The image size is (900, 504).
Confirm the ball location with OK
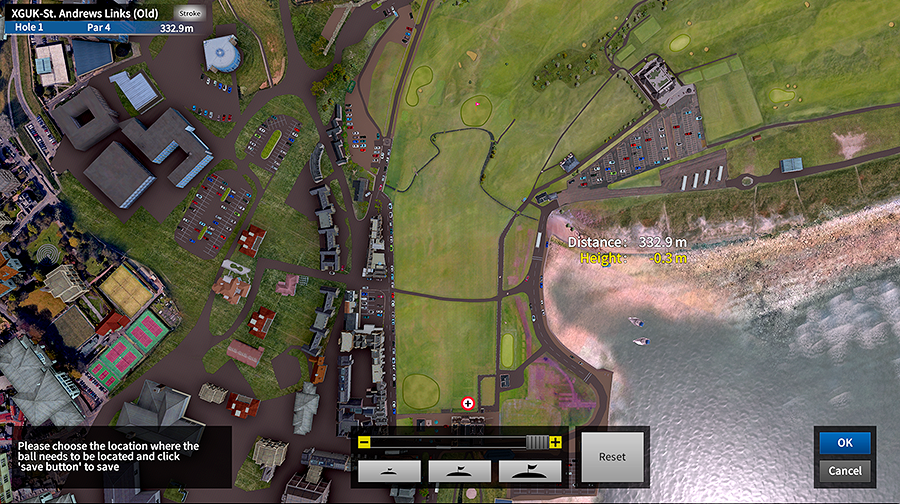click(x=845, y=442)
